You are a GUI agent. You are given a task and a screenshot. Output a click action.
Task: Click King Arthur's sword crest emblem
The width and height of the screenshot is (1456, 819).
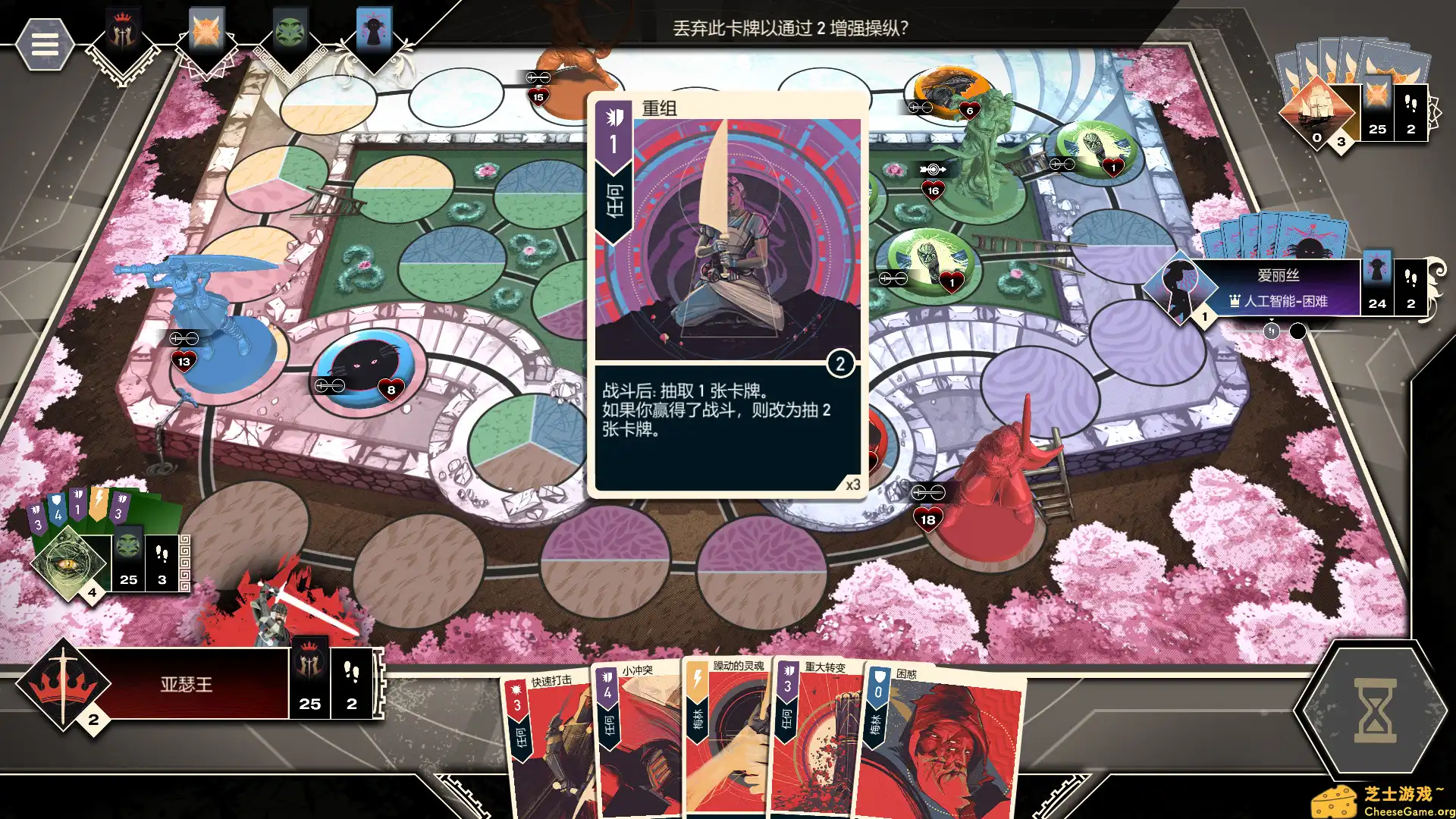coord(62,687)
